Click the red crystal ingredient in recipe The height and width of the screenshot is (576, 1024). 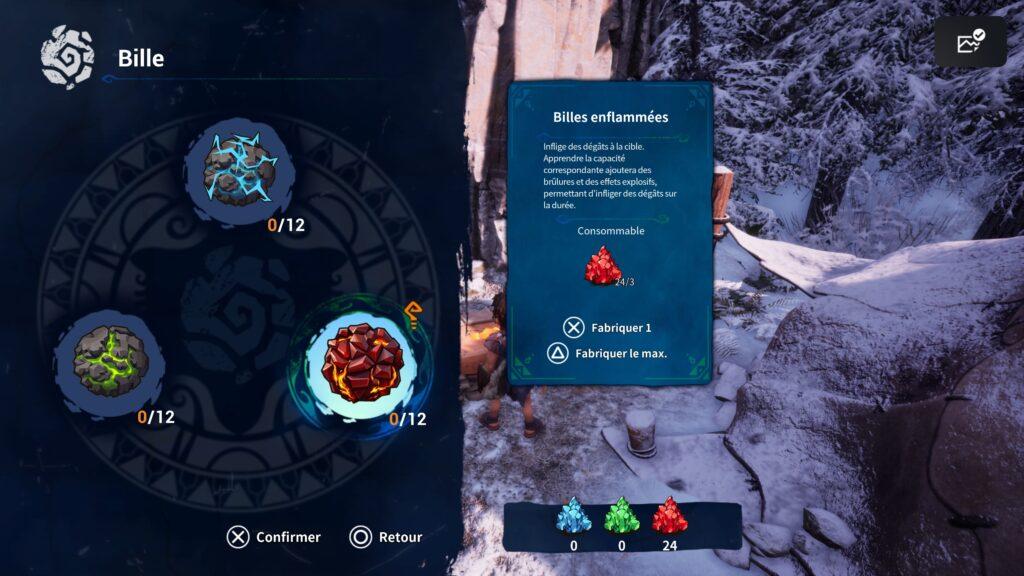[603, 266]
